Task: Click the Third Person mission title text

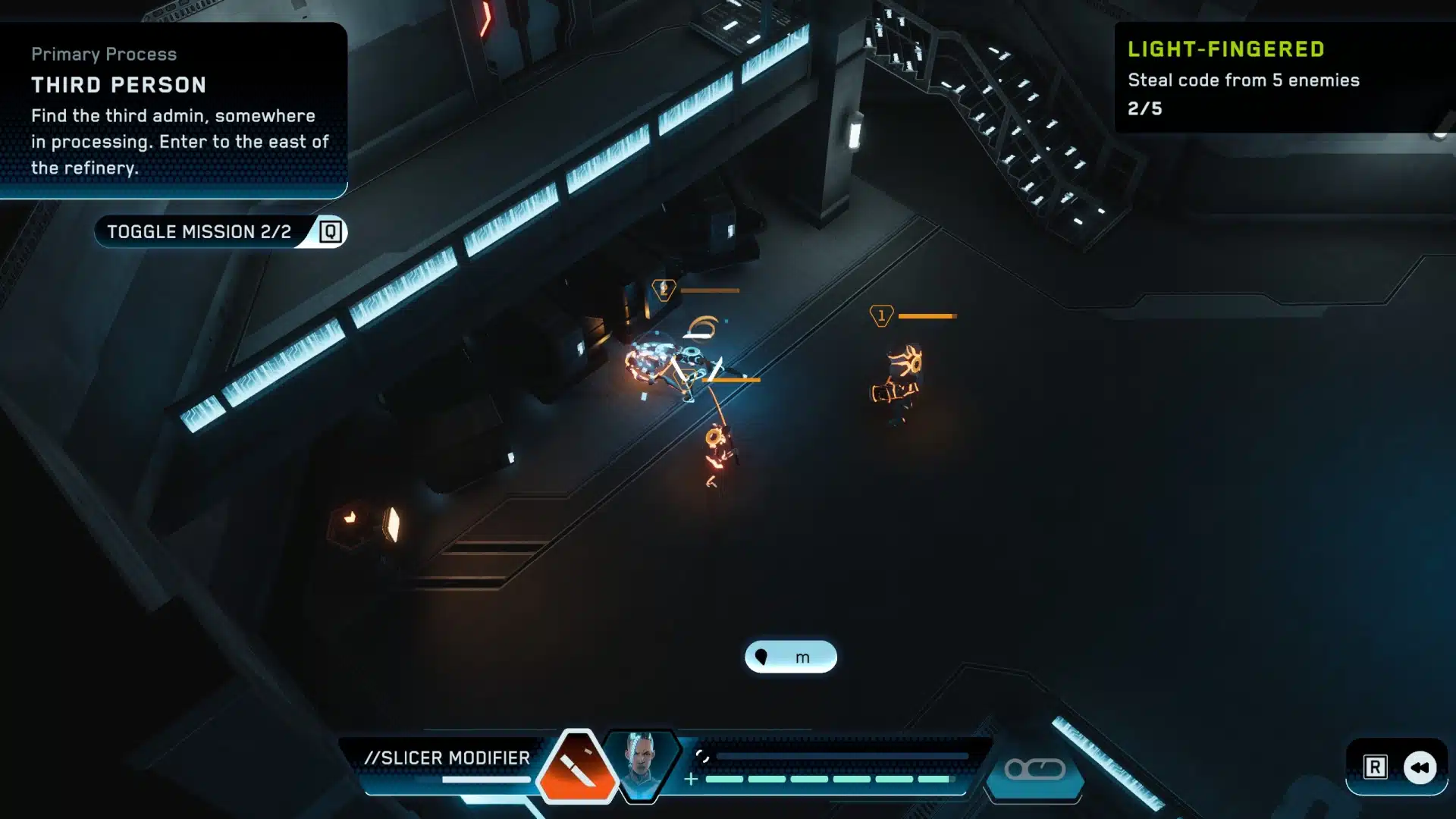Action: pos(118,85)
